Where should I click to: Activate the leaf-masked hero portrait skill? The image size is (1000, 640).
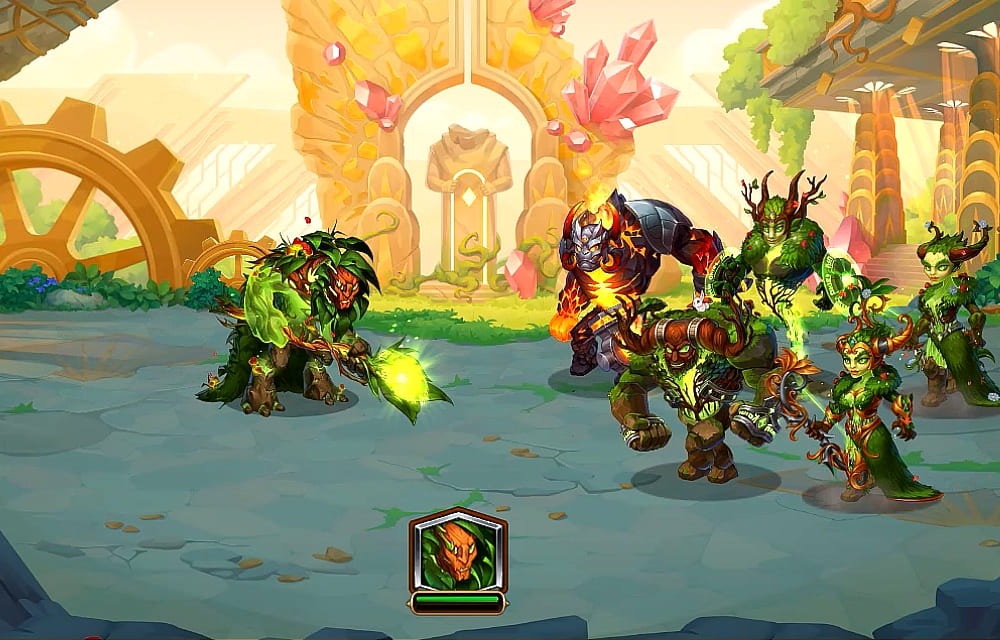click(457, 553)
